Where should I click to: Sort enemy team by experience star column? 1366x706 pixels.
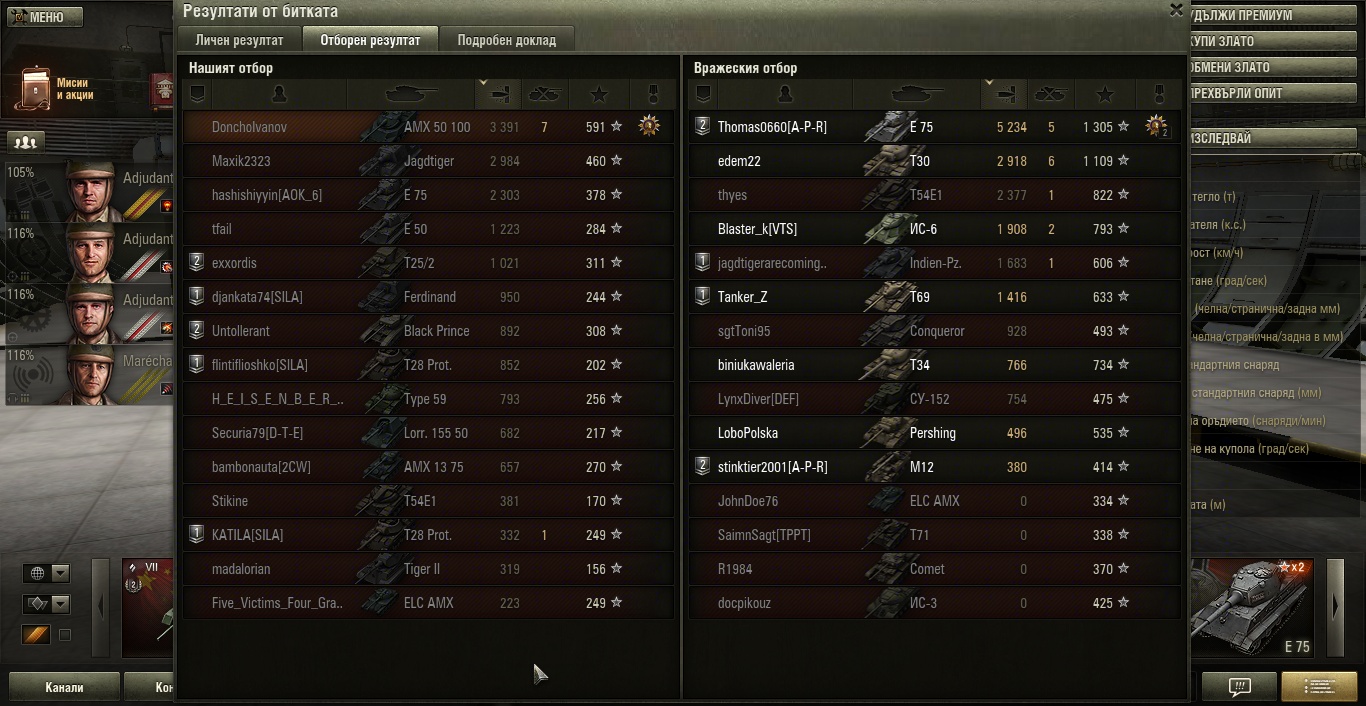click(1104, 94)
